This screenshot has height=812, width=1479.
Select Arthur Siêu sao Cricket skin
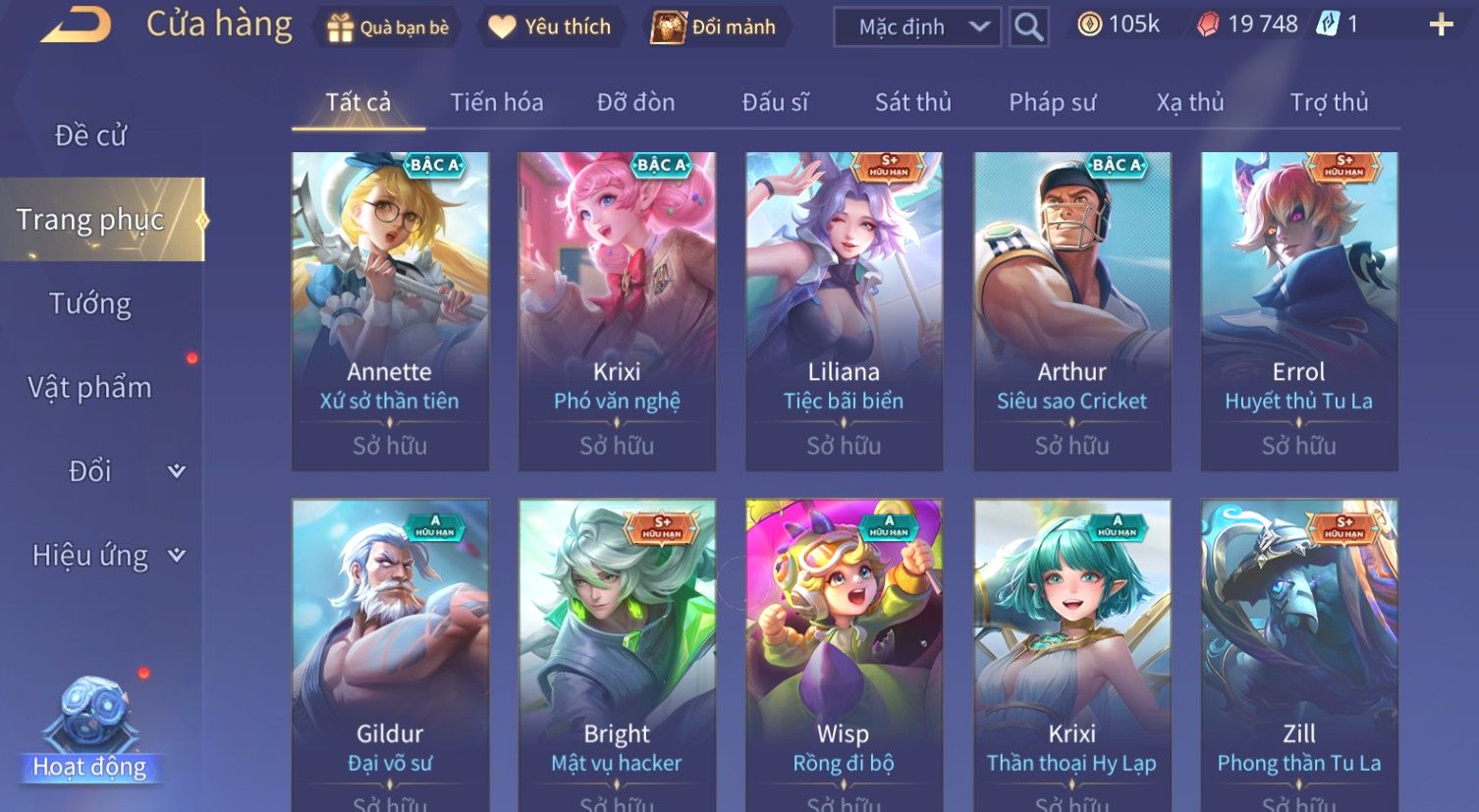point(1071,310)
